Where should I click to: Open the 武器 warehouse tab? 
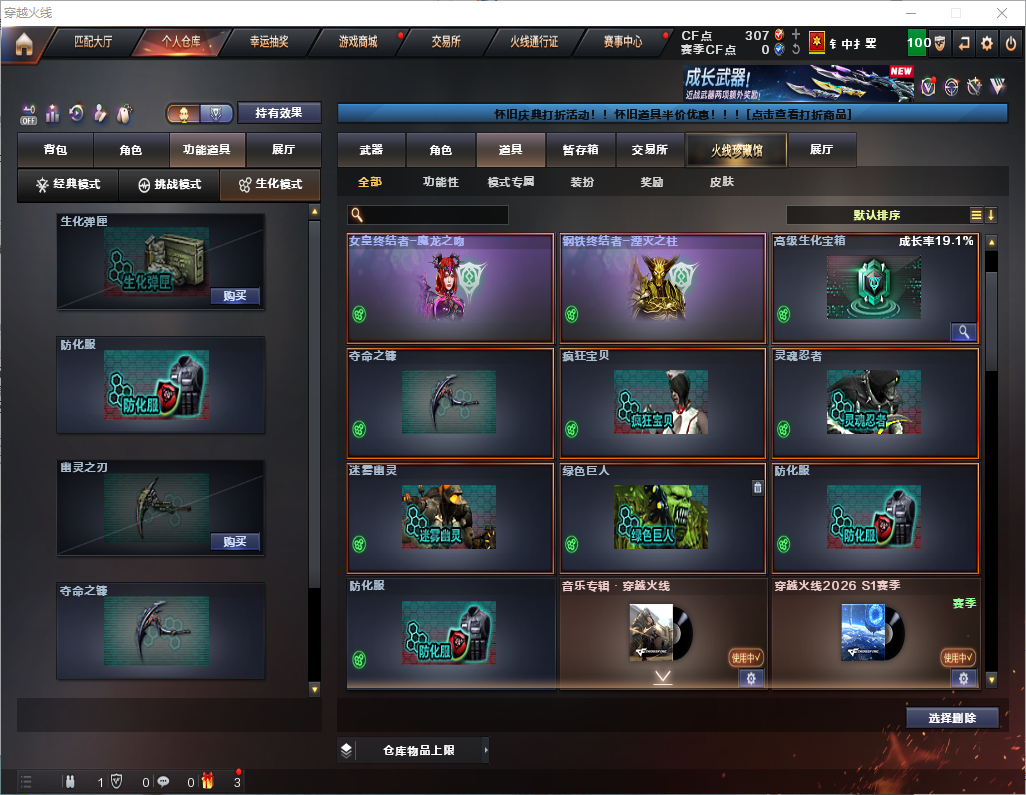371,150
